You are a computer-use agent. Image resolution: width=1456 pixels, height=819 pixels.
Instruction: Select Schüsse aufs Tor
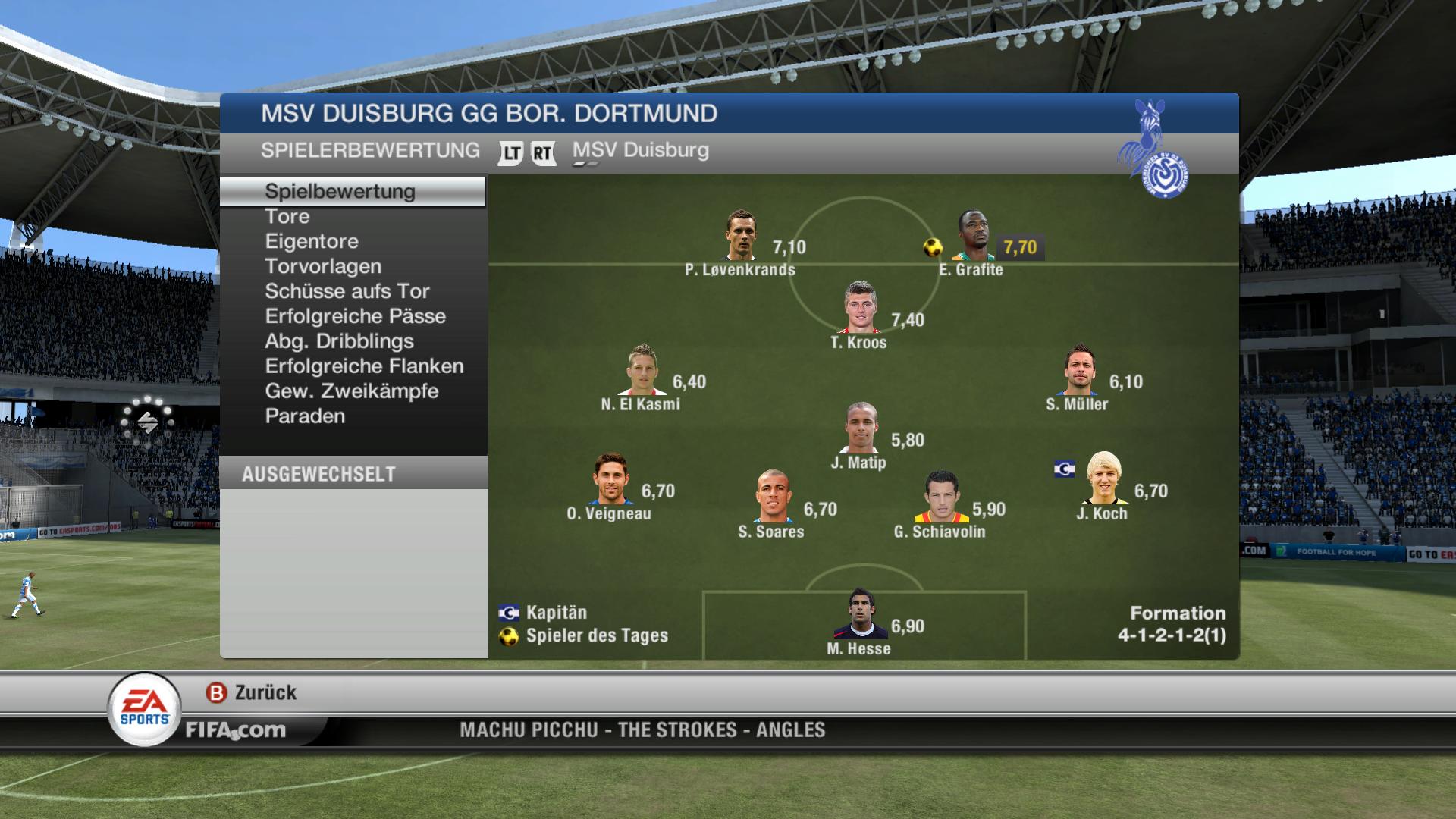coord(347,291)
